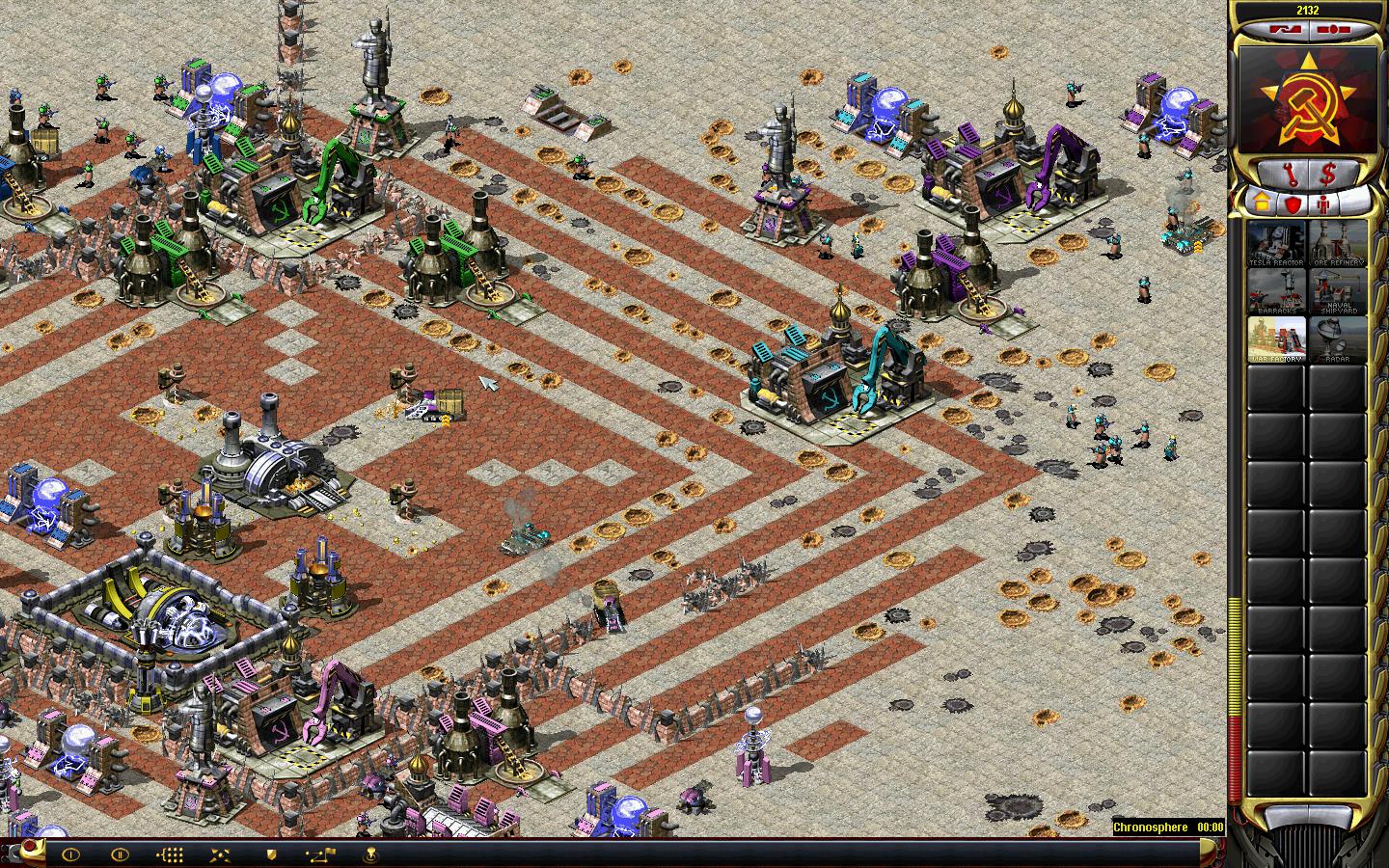Open the options menu at the sidebar top

tap(1335, 30)
